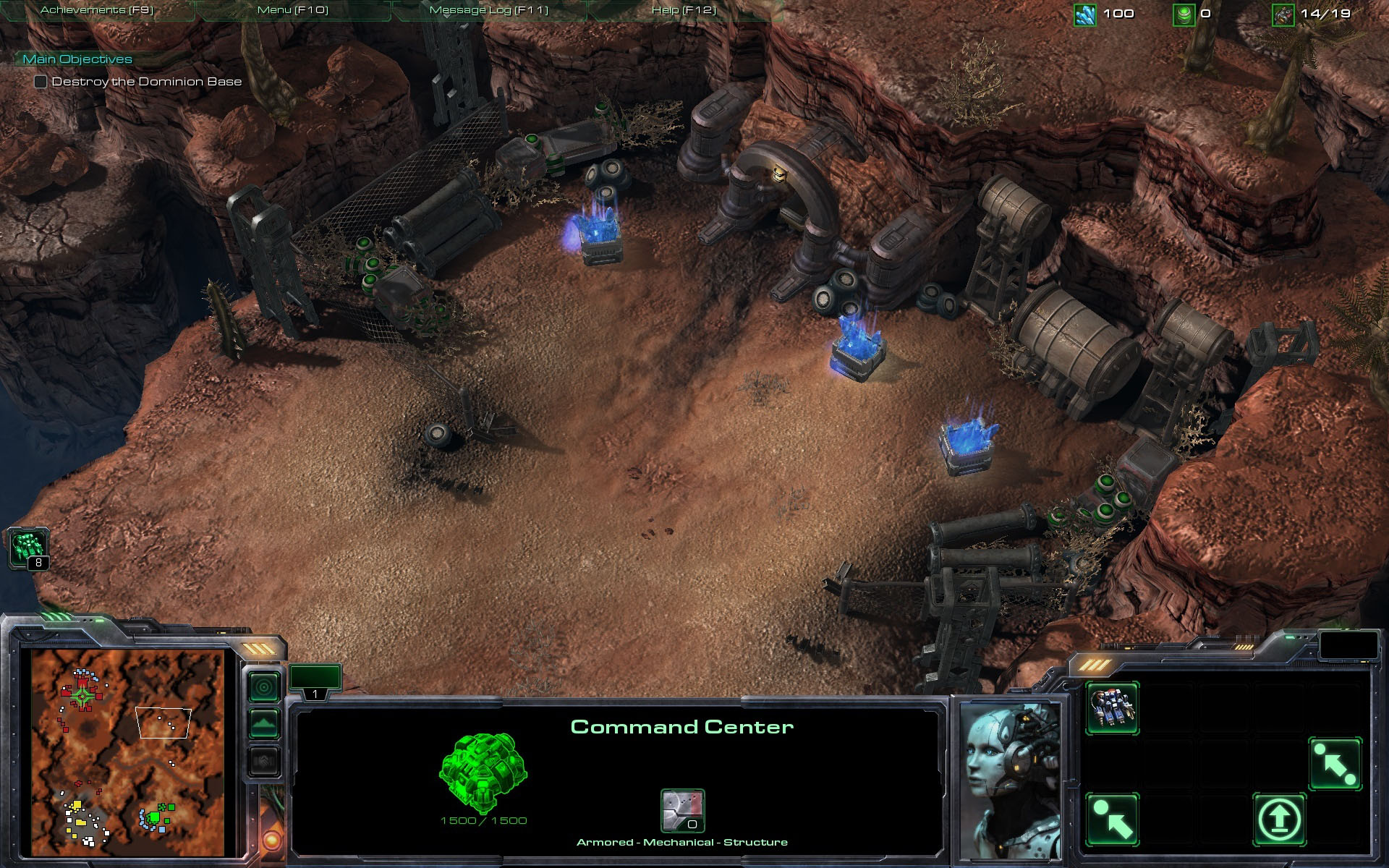This screenshot has width=1389, height=868.
Task: Train an SCV from the command card
Action: 1113,708
